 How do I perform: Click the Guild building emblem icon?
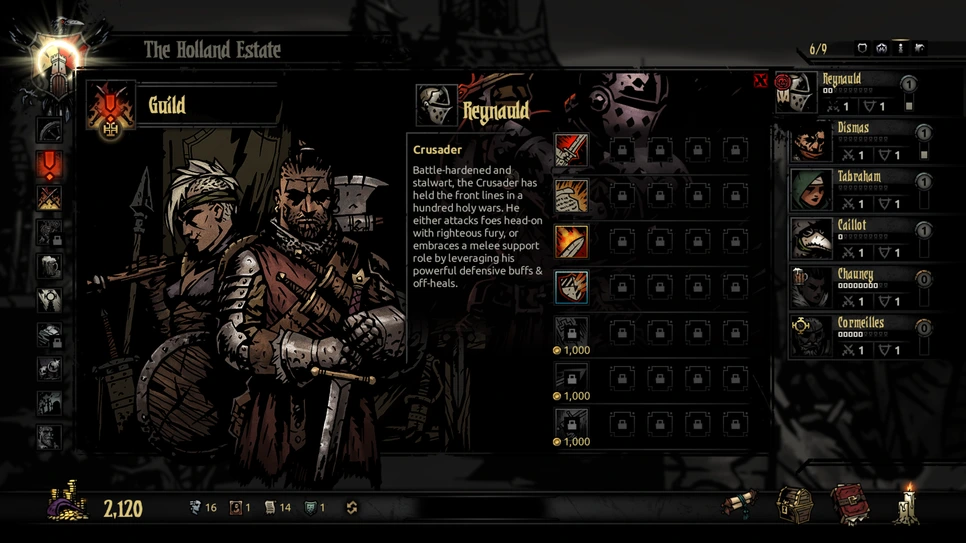(110, 108)
